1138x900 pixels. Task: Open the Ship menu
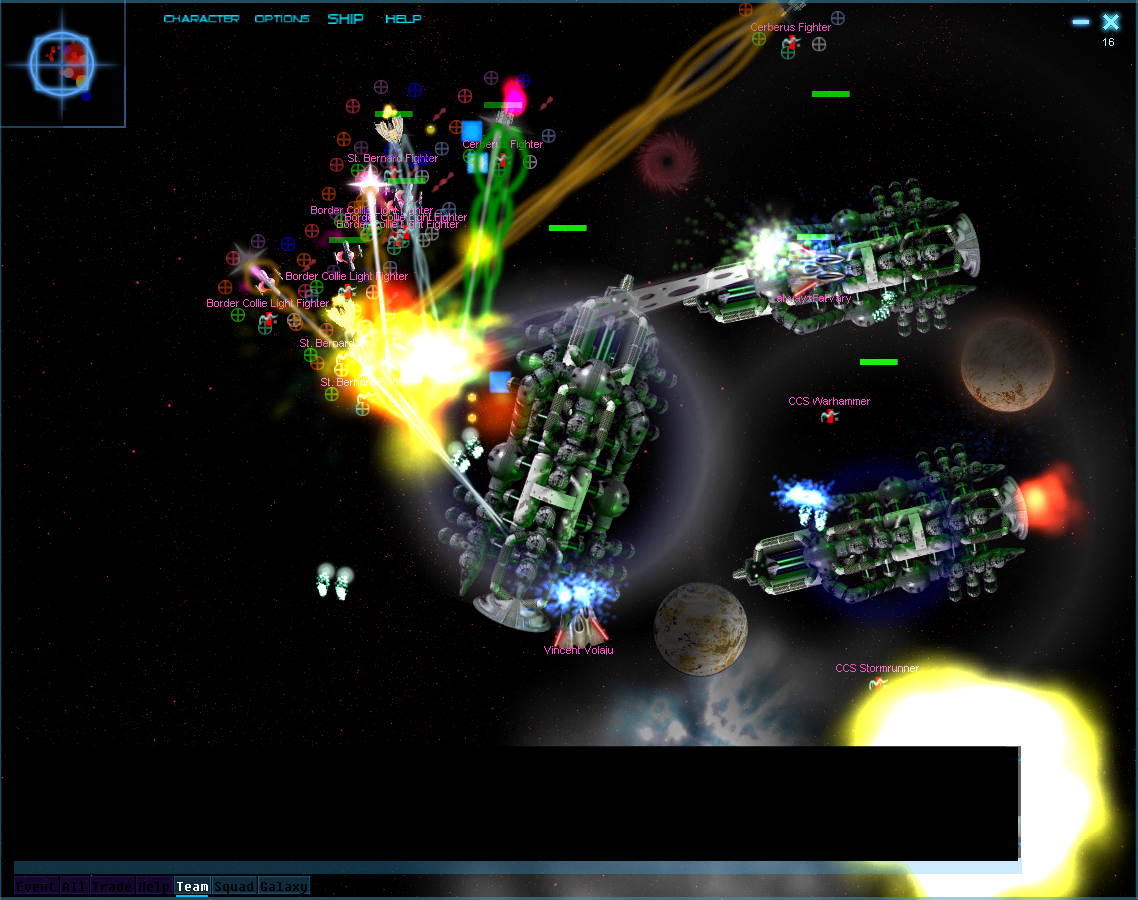point(345,19)
